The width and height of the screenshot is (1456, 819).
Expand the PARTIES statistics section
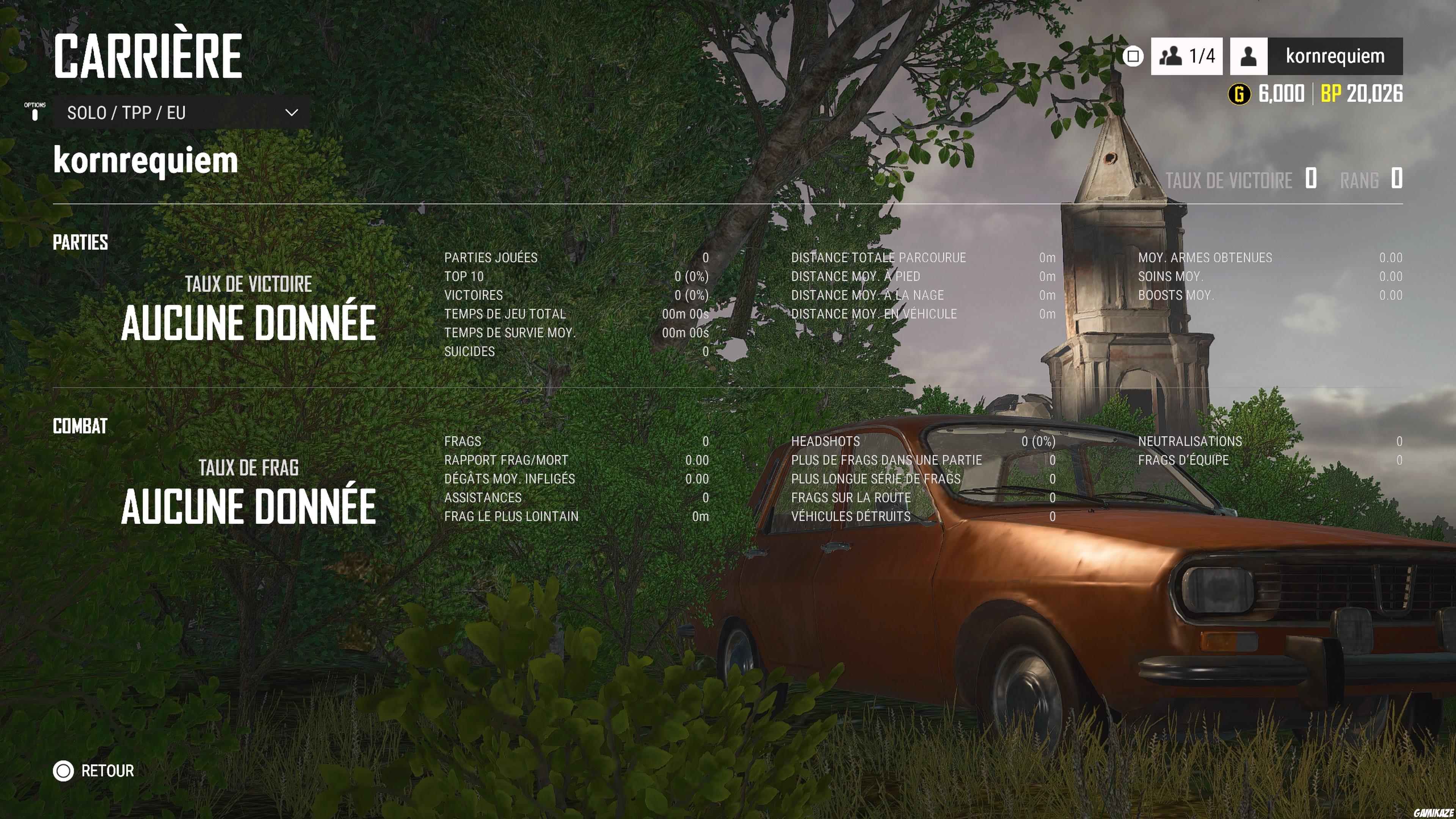[80, 243]
